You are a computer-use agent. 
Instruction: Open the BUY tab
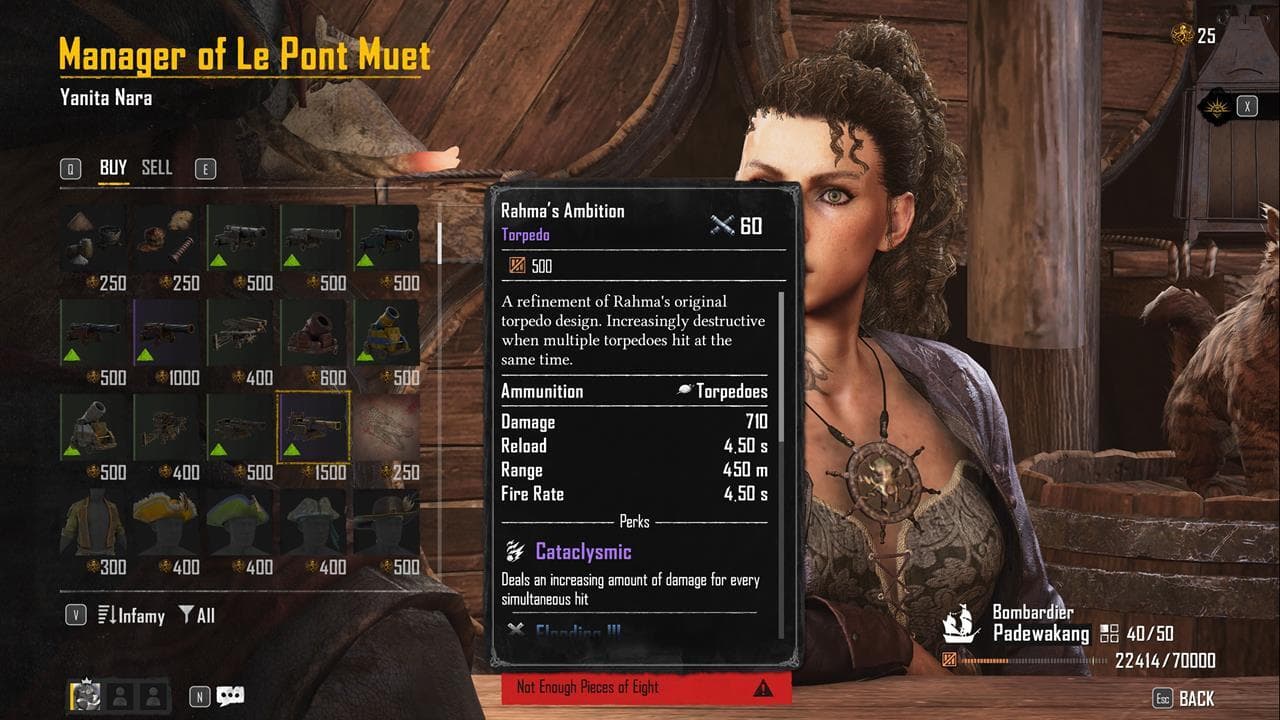113,168
